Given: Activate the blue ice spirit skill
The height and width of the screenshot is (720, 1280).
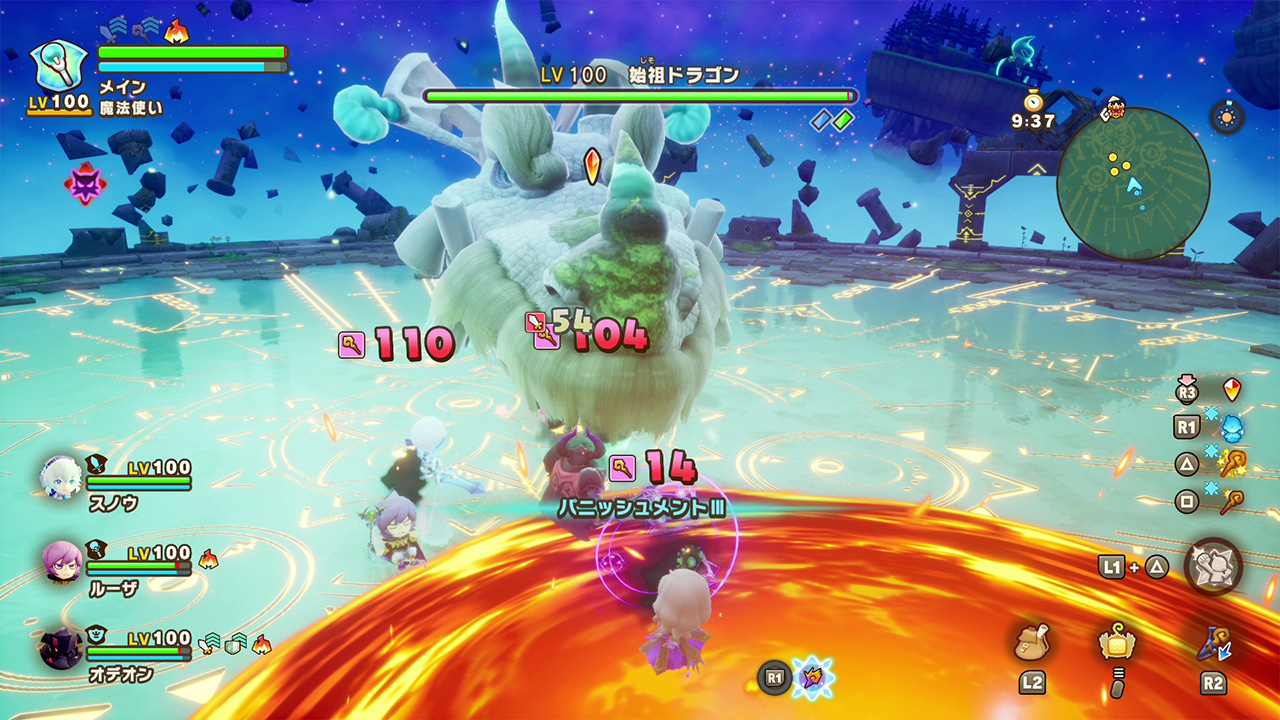Looking at the screenshot, I should pyautogui.click(x=1231, y=427).
